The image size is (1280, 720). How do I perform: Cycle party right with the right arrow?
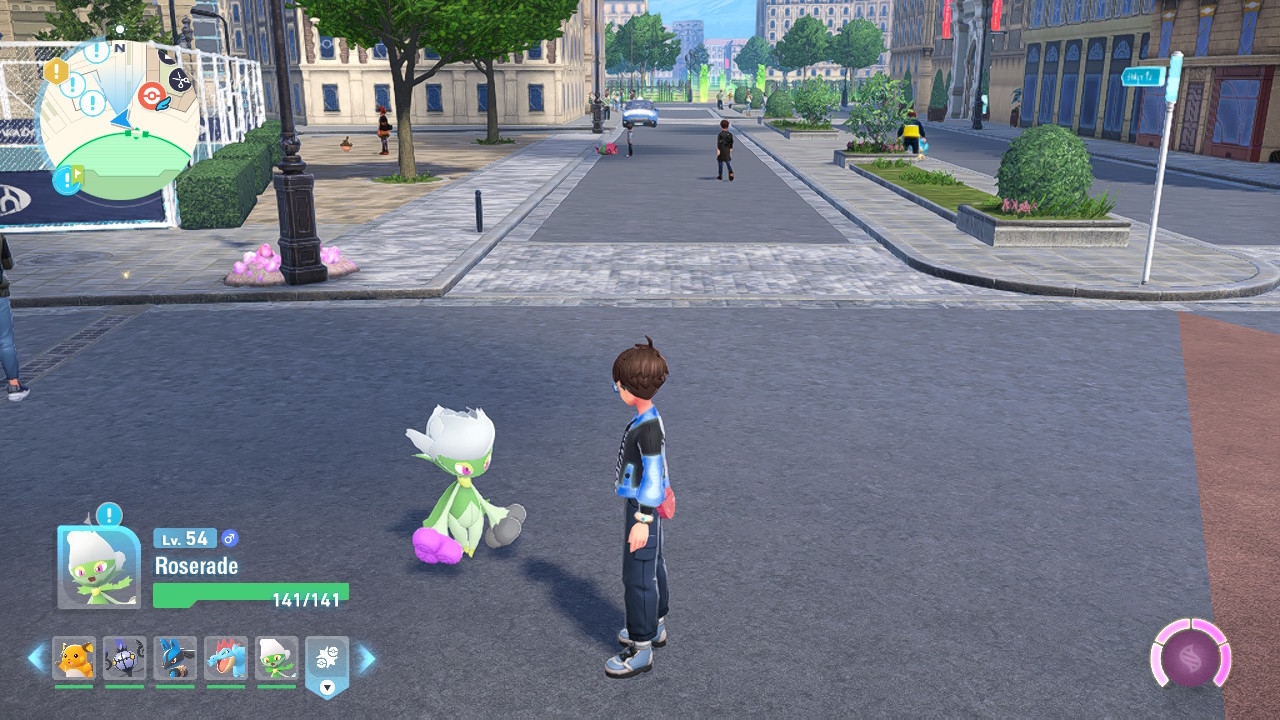click(x=367, y=658)
